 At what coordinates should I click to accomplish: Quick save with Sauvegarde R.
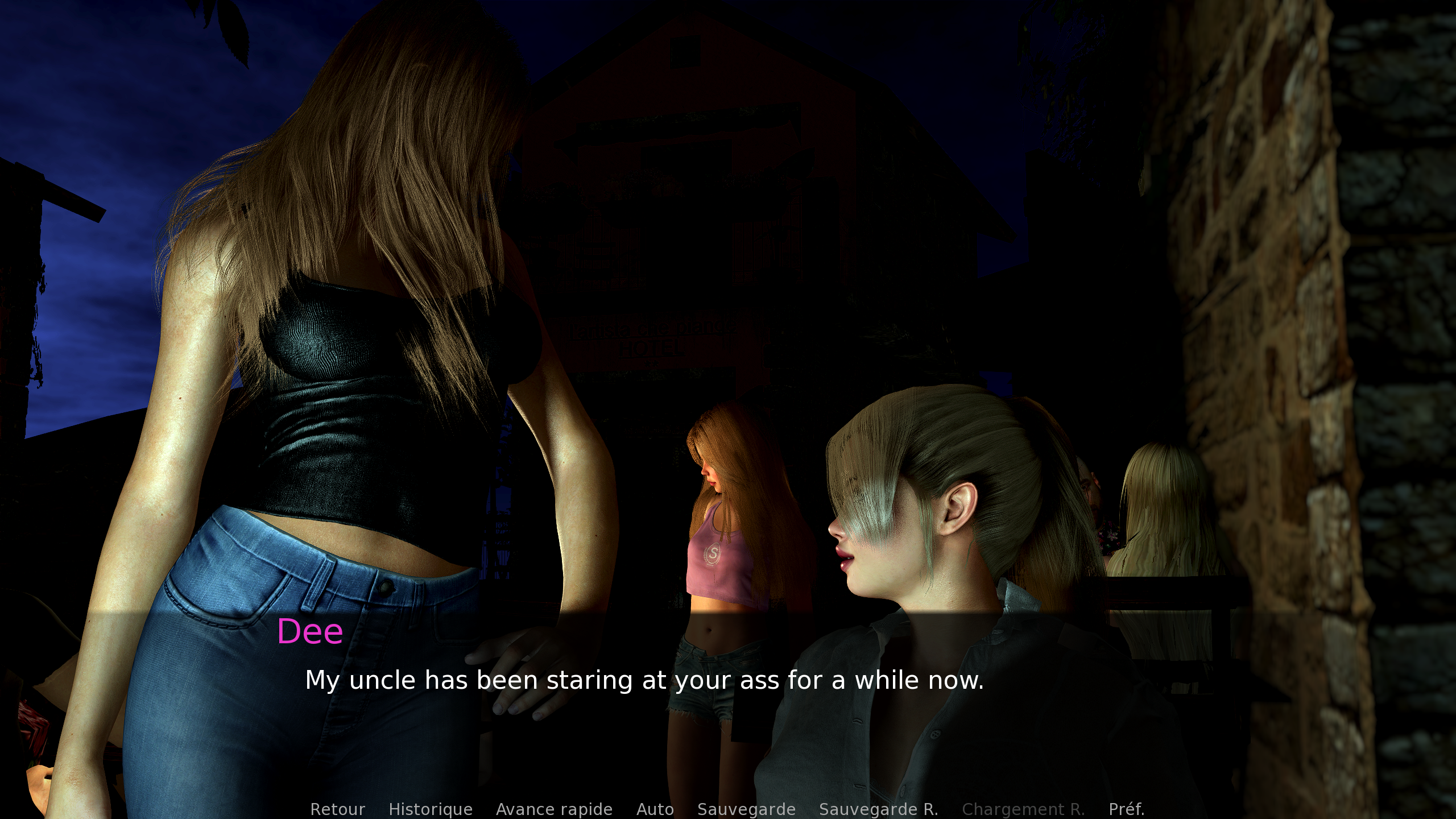pos(878,809)
